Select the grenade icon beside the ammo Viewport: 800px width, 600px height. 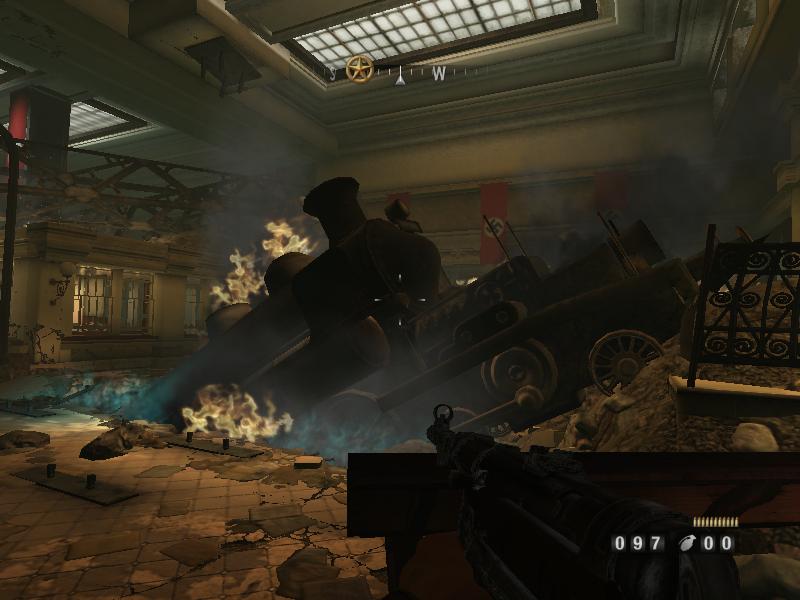[x=687, y=544]
